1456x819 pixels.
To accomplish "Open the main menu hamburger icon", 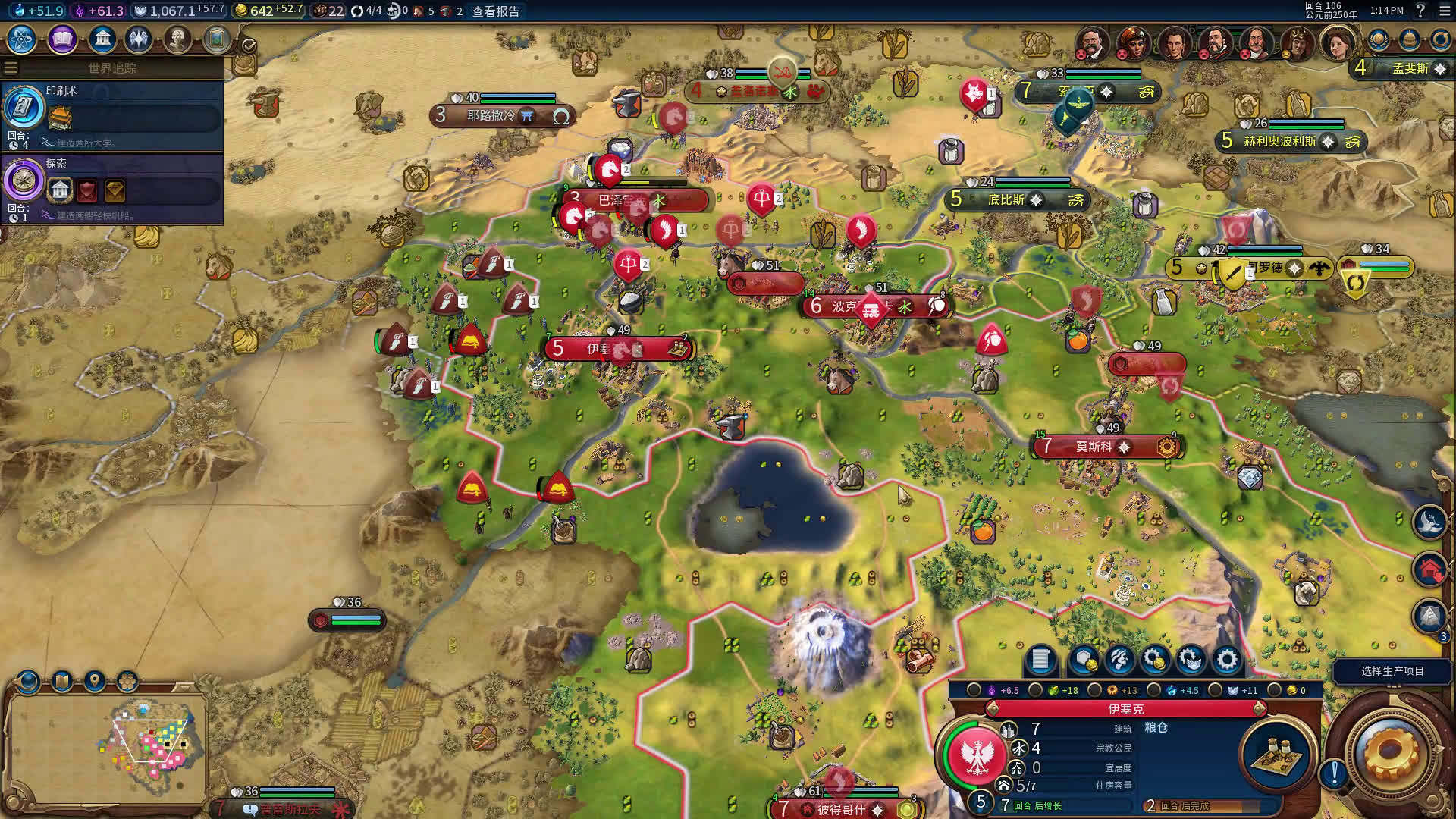I will [x=1444, y=11].
